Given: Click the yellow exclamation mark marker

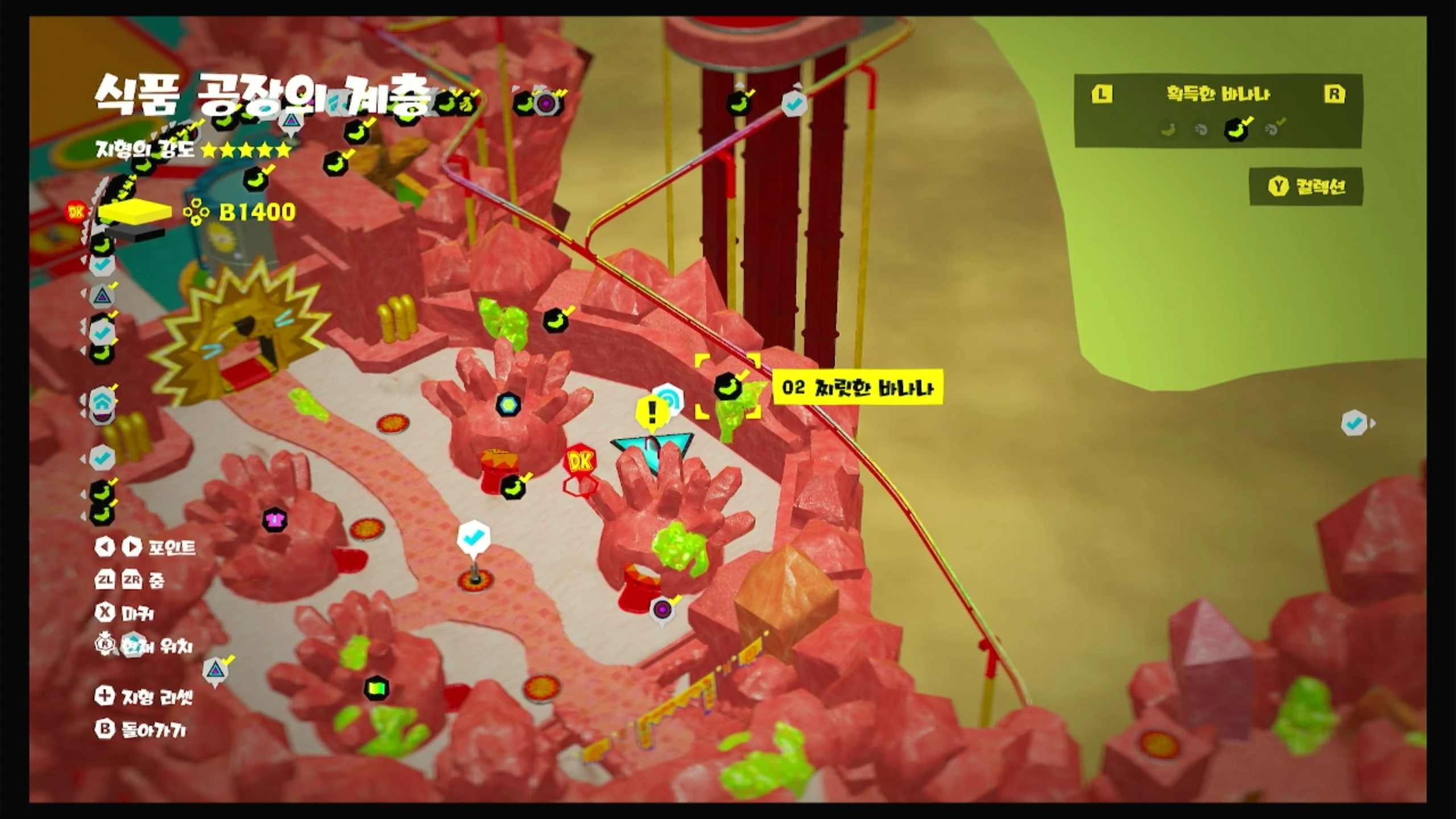Looking at the screenshot, I should click(652, 411).
